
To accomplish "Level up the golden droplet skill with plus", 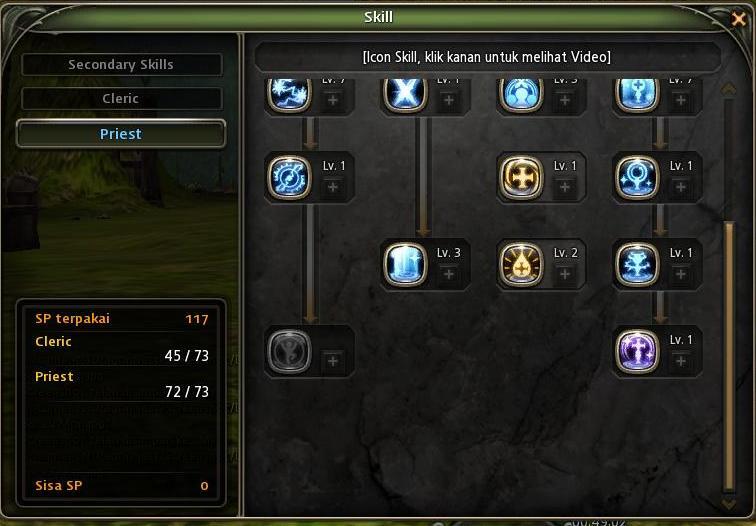I will pyautogui.click(x=564, y=275).
